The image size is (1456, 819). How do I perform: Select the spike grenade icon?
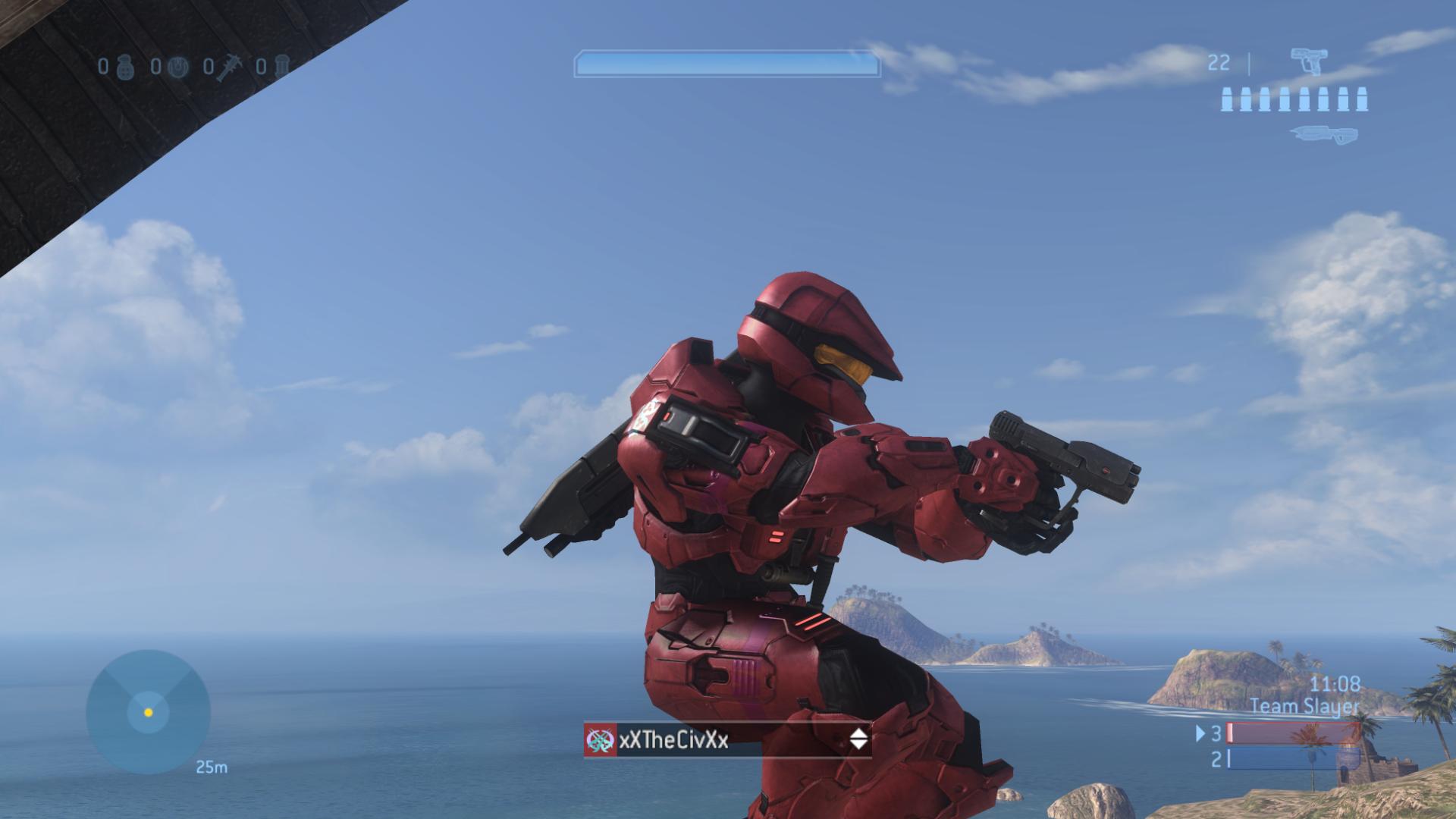(229, 67)
